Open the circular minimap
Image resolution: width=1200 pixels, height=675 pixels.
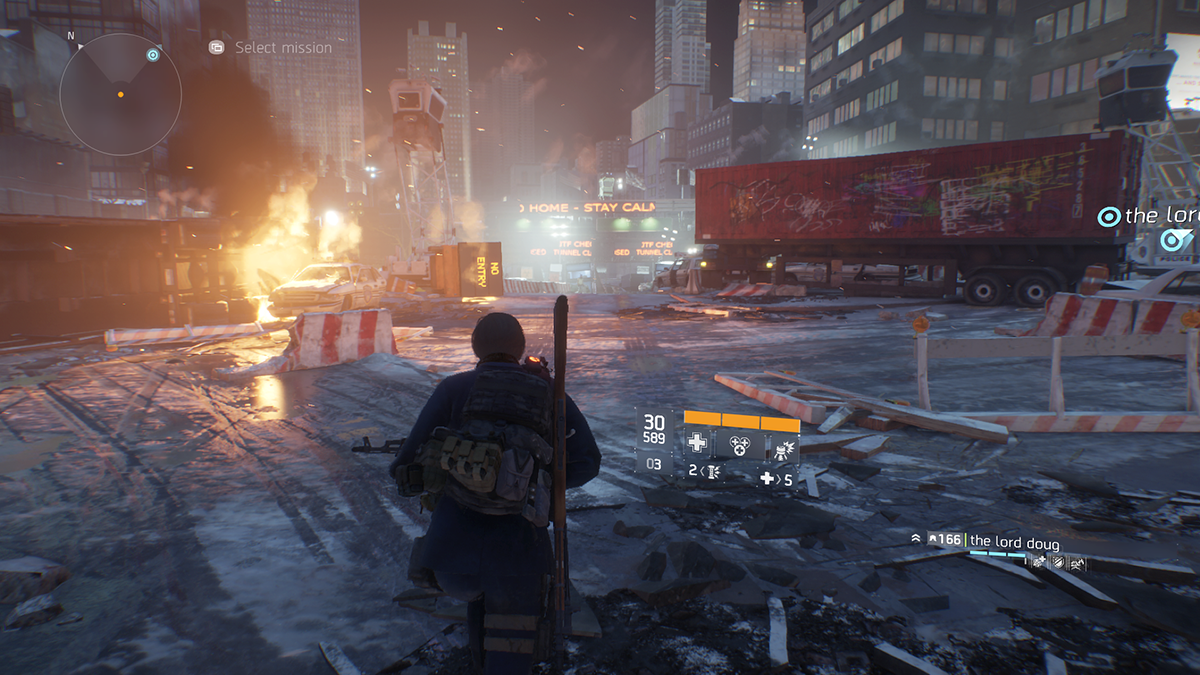click(x=120, y=94)
